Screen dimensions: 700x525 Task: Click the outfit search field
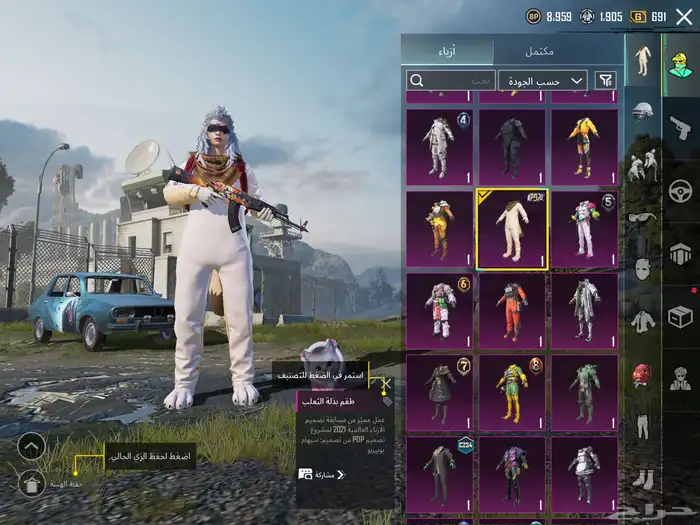[x=450, y=80]
